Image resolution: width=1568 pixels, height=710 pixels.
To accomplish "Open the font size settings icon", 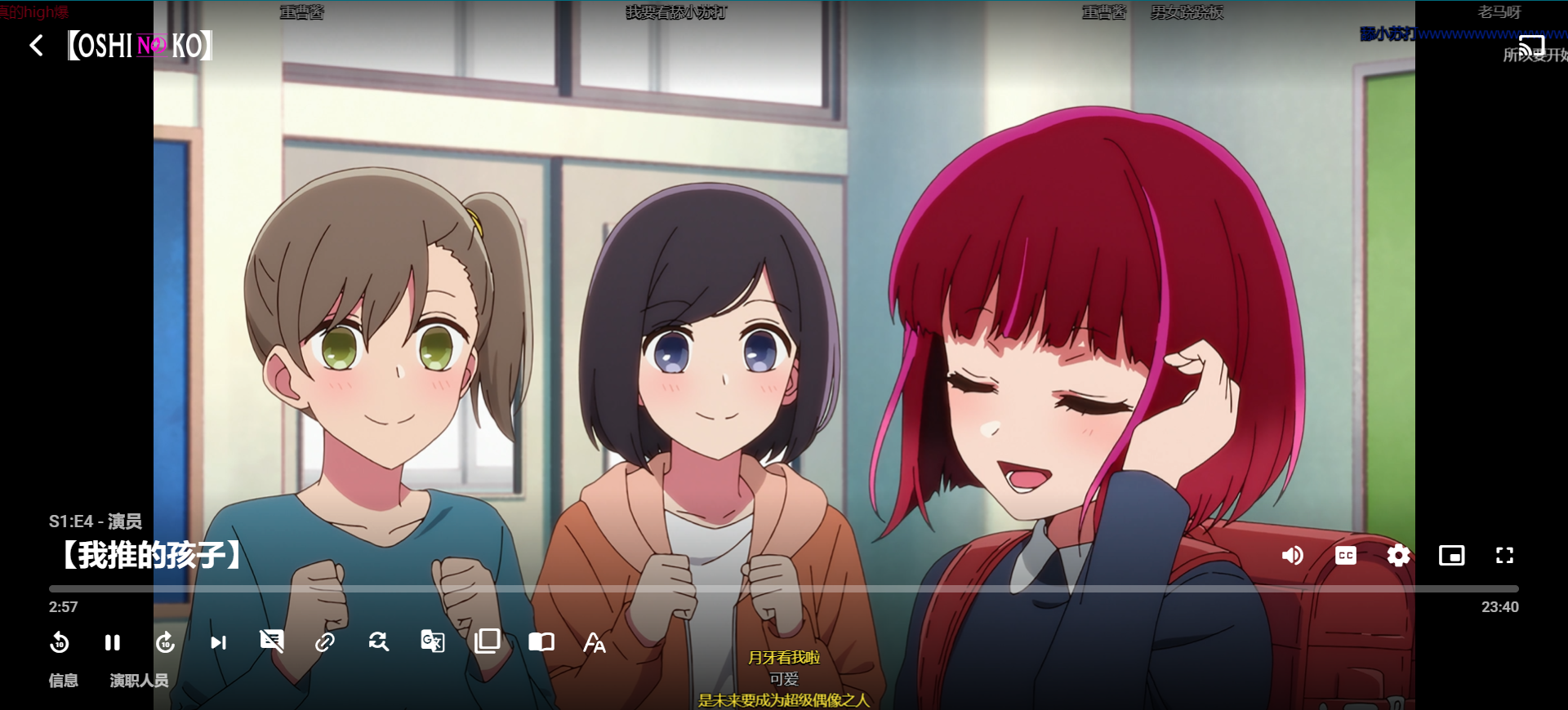I will coord(595,643).
